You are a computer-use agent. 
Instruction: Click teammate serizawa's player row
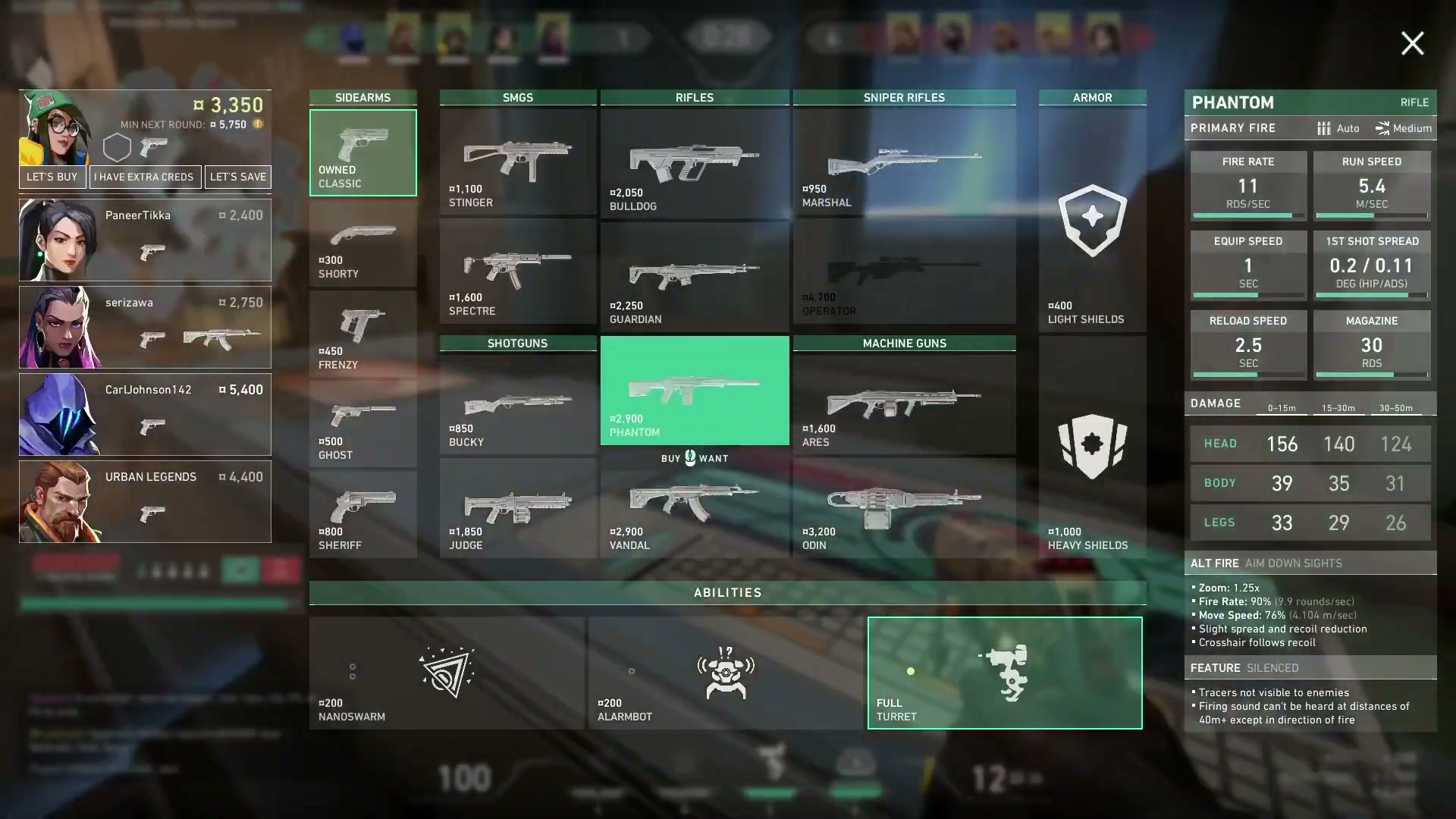[145, 327]
